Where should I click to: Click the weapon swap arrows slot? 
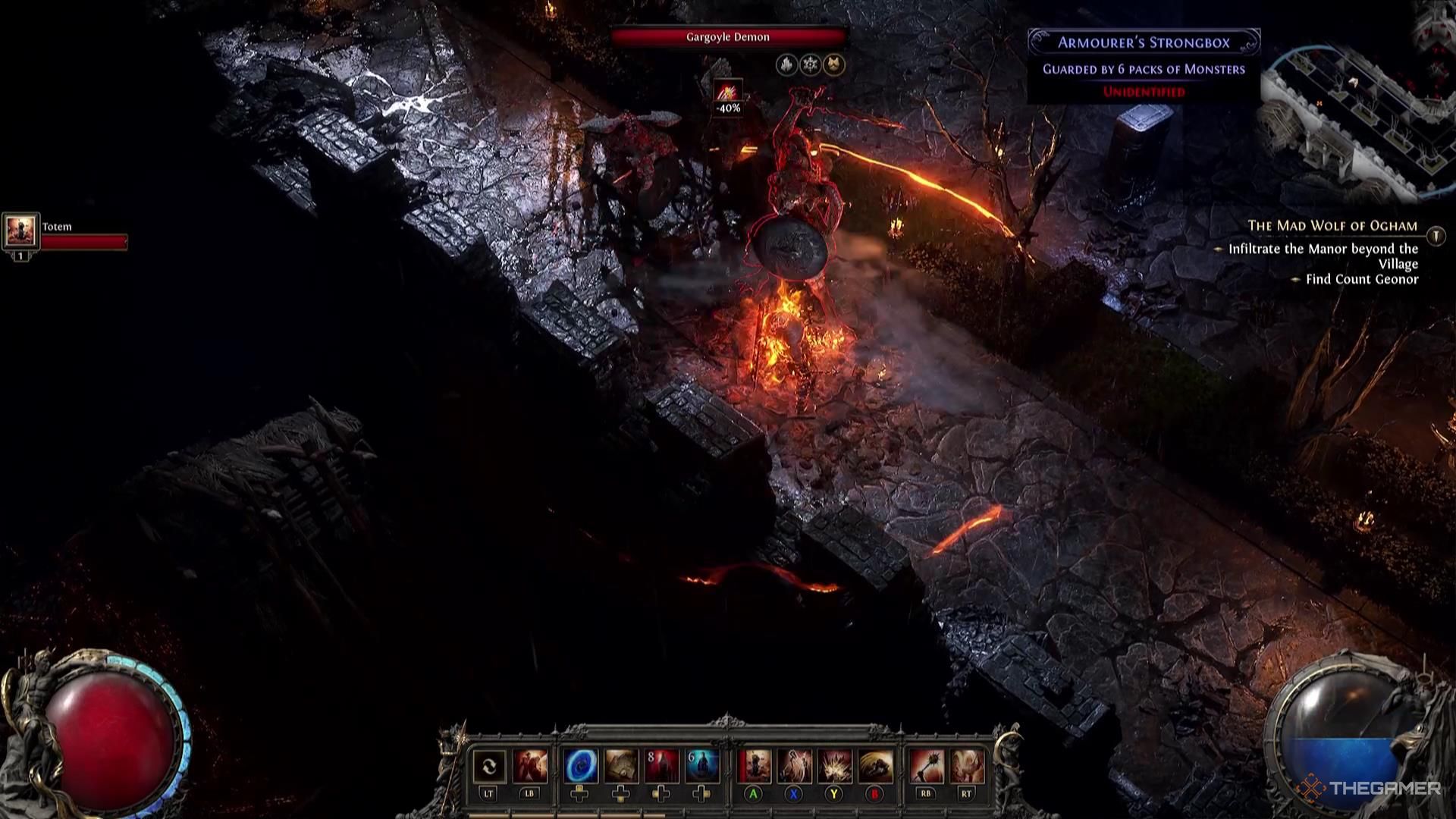pos(488,767)
